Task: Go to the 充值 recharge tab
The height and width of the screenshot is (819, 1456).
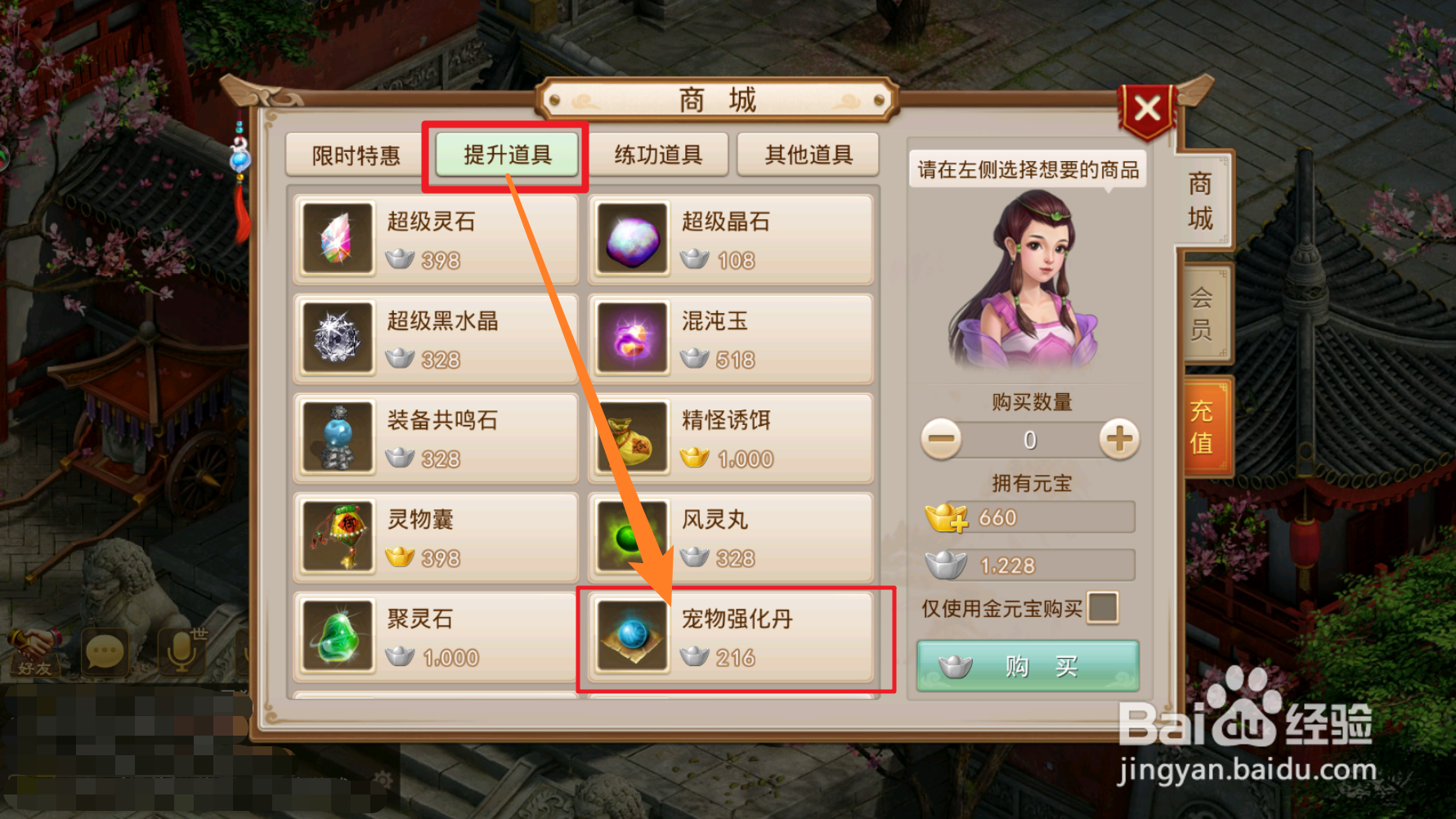Action: tap(1202, 425)
